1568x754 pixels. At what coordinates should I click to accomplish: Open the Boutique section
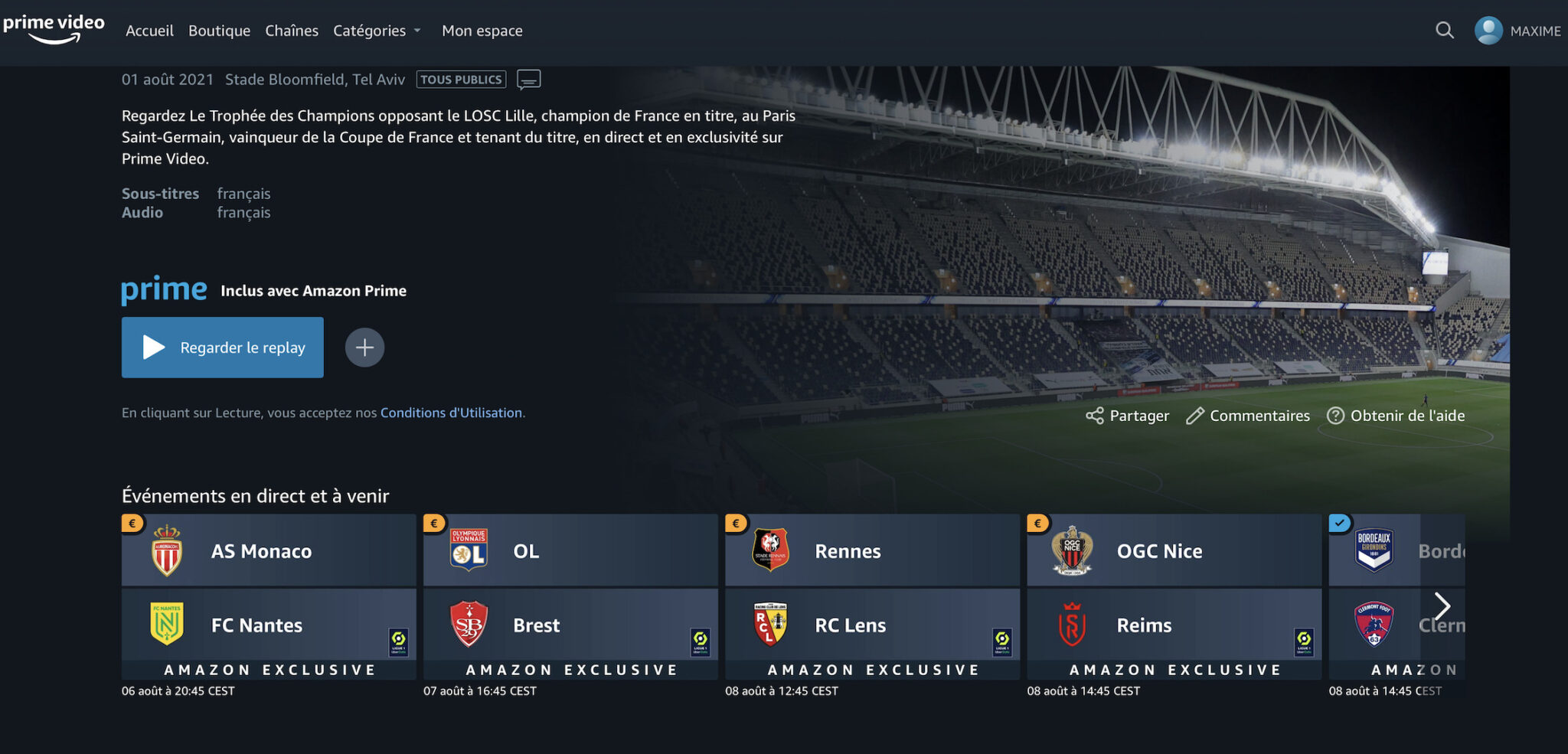[x=219, y=31]
